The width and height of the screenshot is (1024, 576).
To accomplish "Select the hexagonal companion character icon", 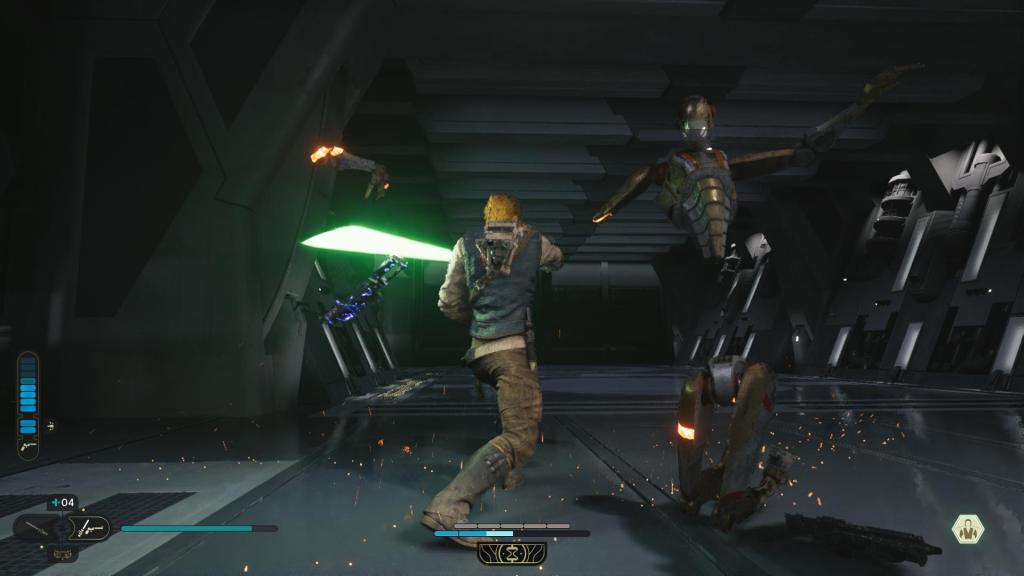I will pyautogui.click(x=967, y=529).
